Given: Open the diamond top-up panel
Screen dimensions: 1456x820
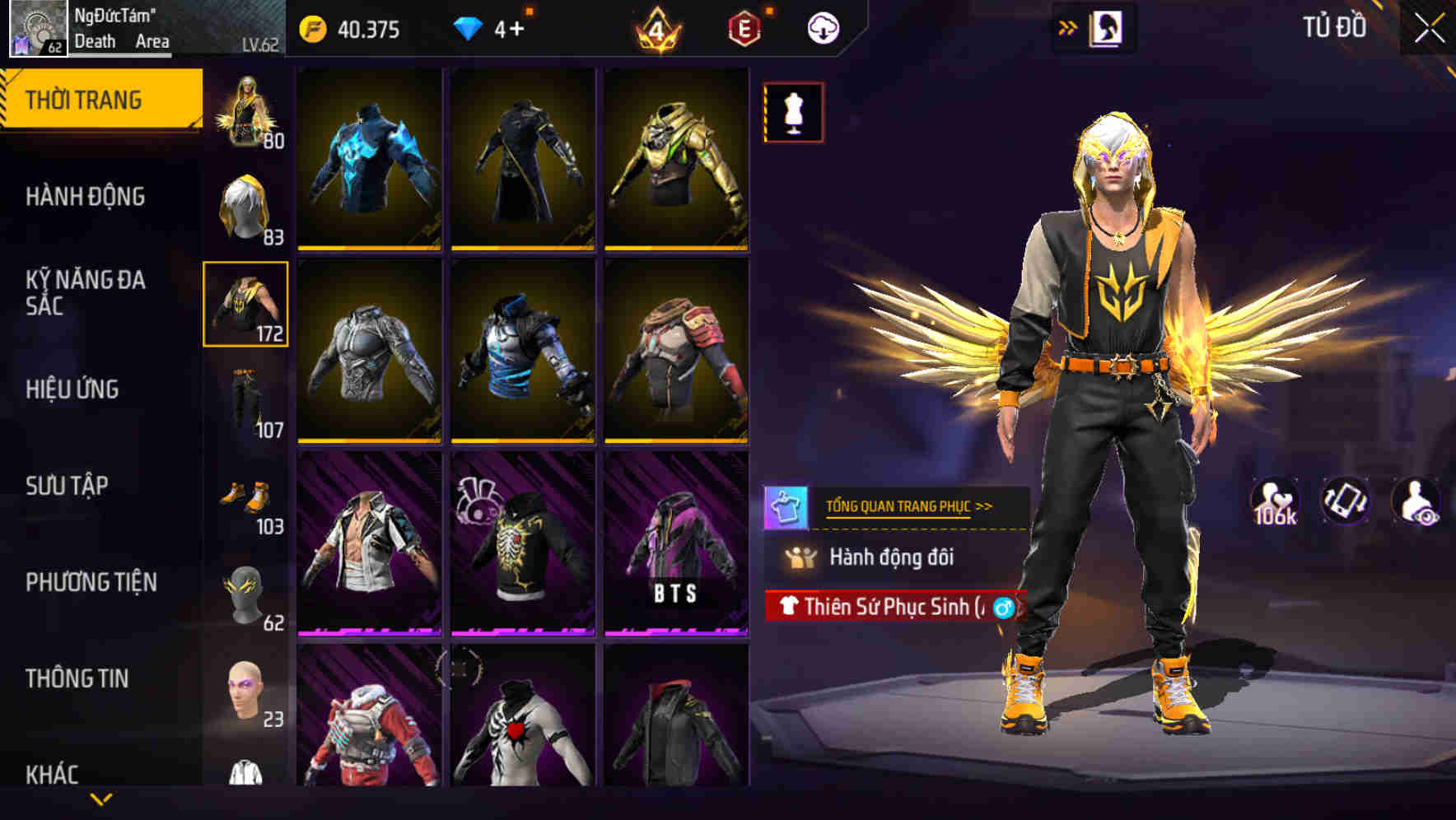Looking at the screenshot, I should click(471, 27).
